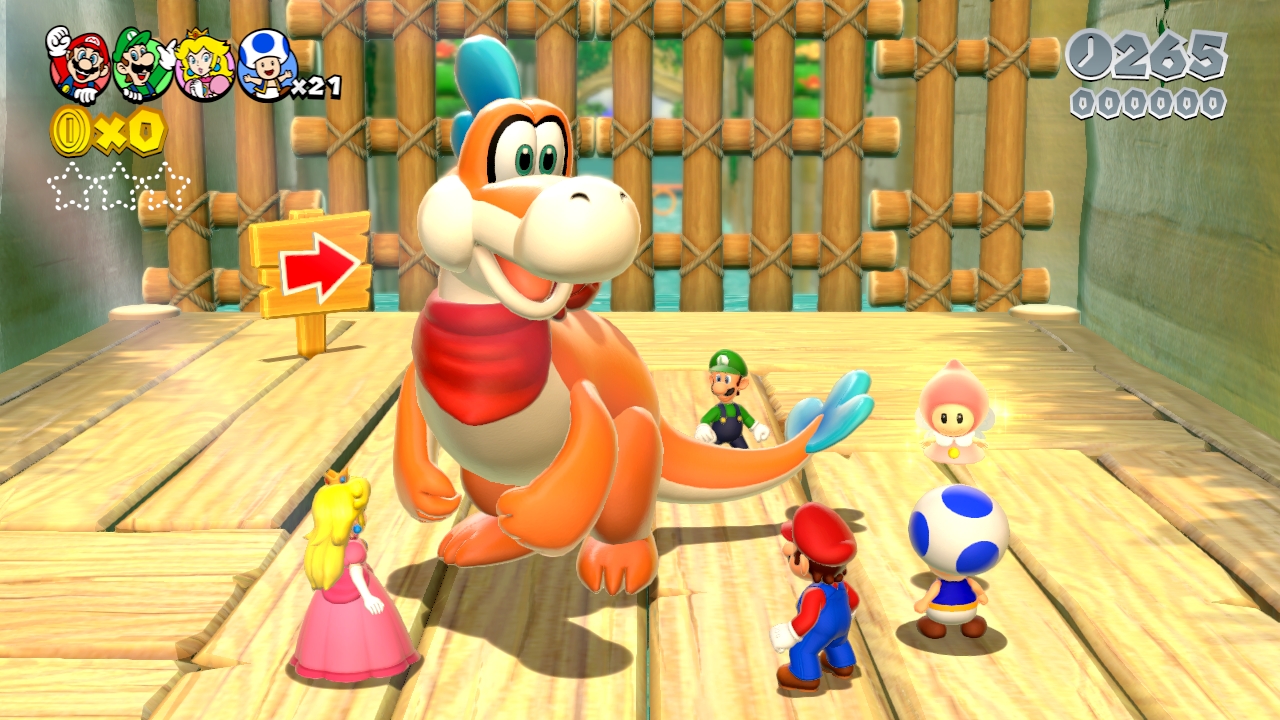Click the x21 lives counter label
The height and width of the screenshot is (720, 1280).
[314, 89]
